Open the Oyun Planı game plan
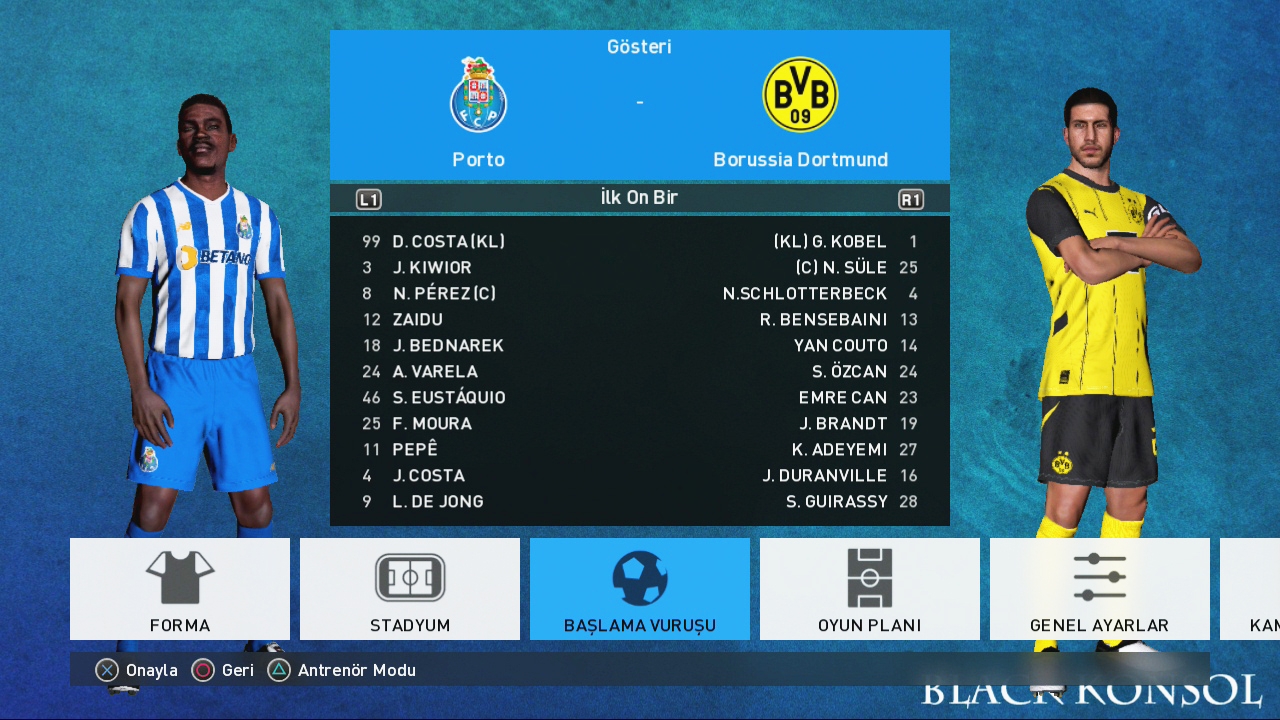 pyautogui.click(x=870, y=589)
